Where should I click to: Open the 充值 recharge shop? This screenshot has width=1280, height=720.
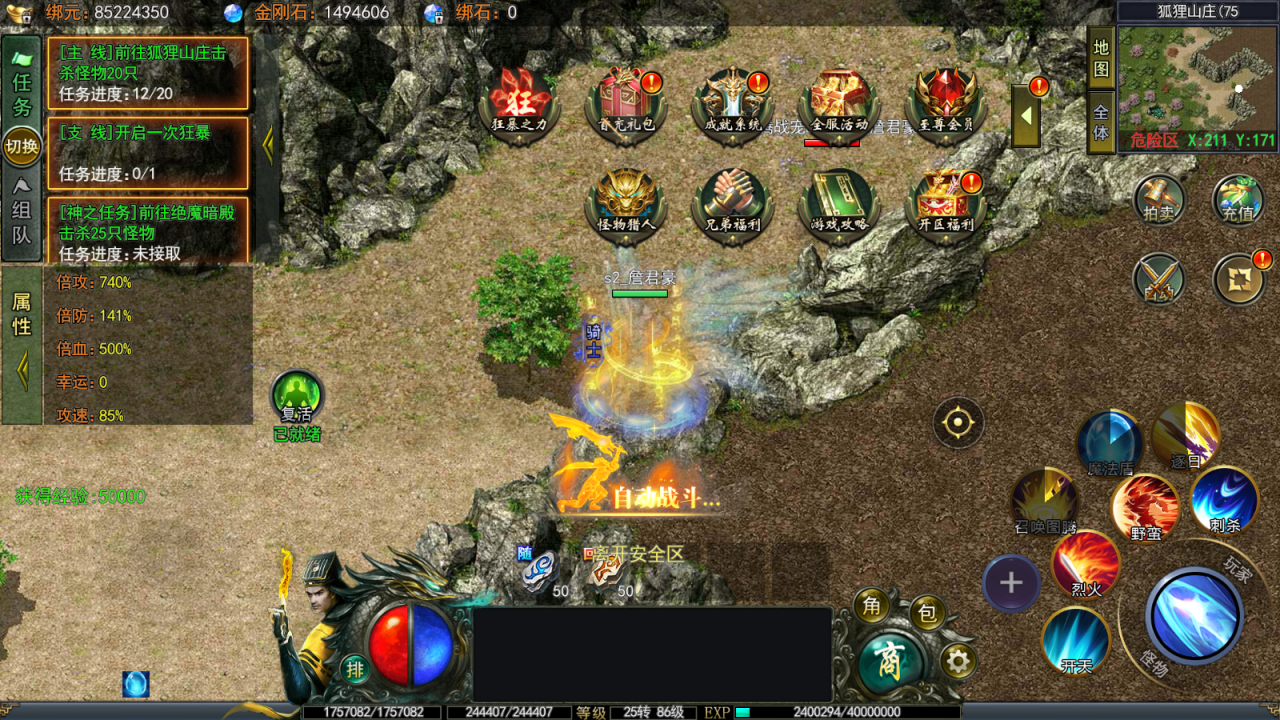pos(1238,200)
